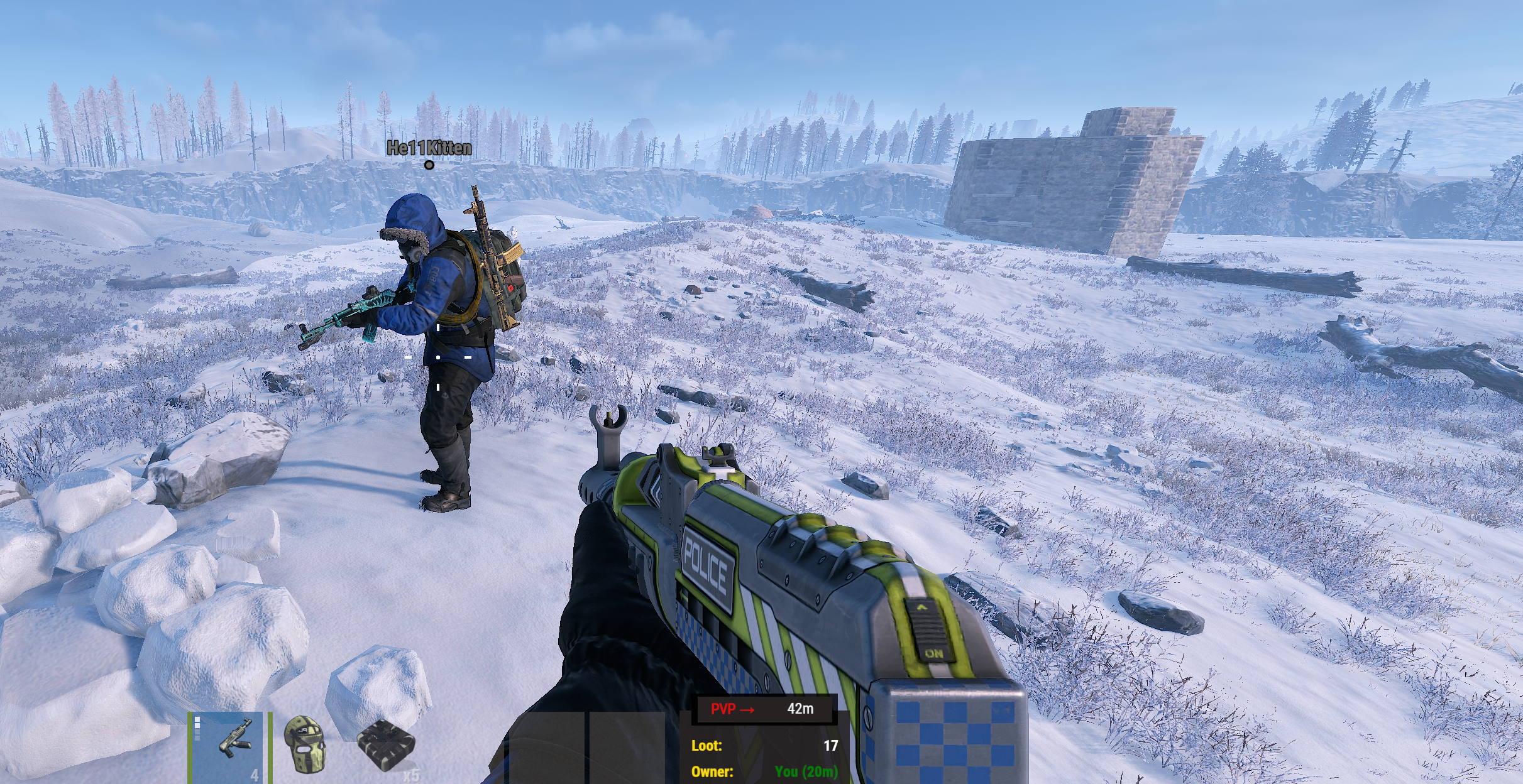This screenshot has height=784, width=1523.
Task: Select the assault rifle hotbar slot
Action: pyautogui.click(x=231, y=746)
